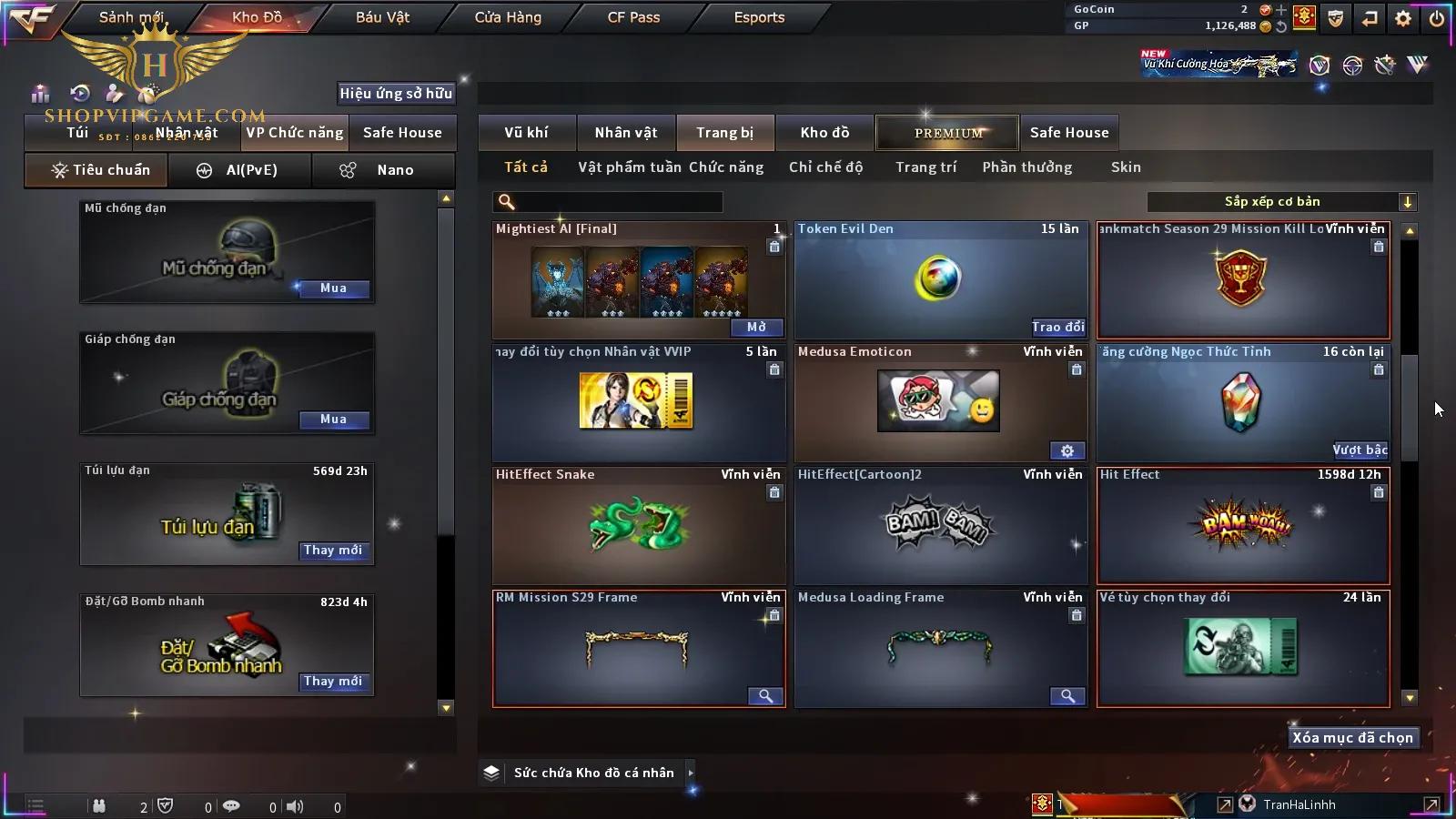Switch to the Vũ khí tab
Image resolution: width=1456 pixels, height=819 pixels.
coord(526,133)
